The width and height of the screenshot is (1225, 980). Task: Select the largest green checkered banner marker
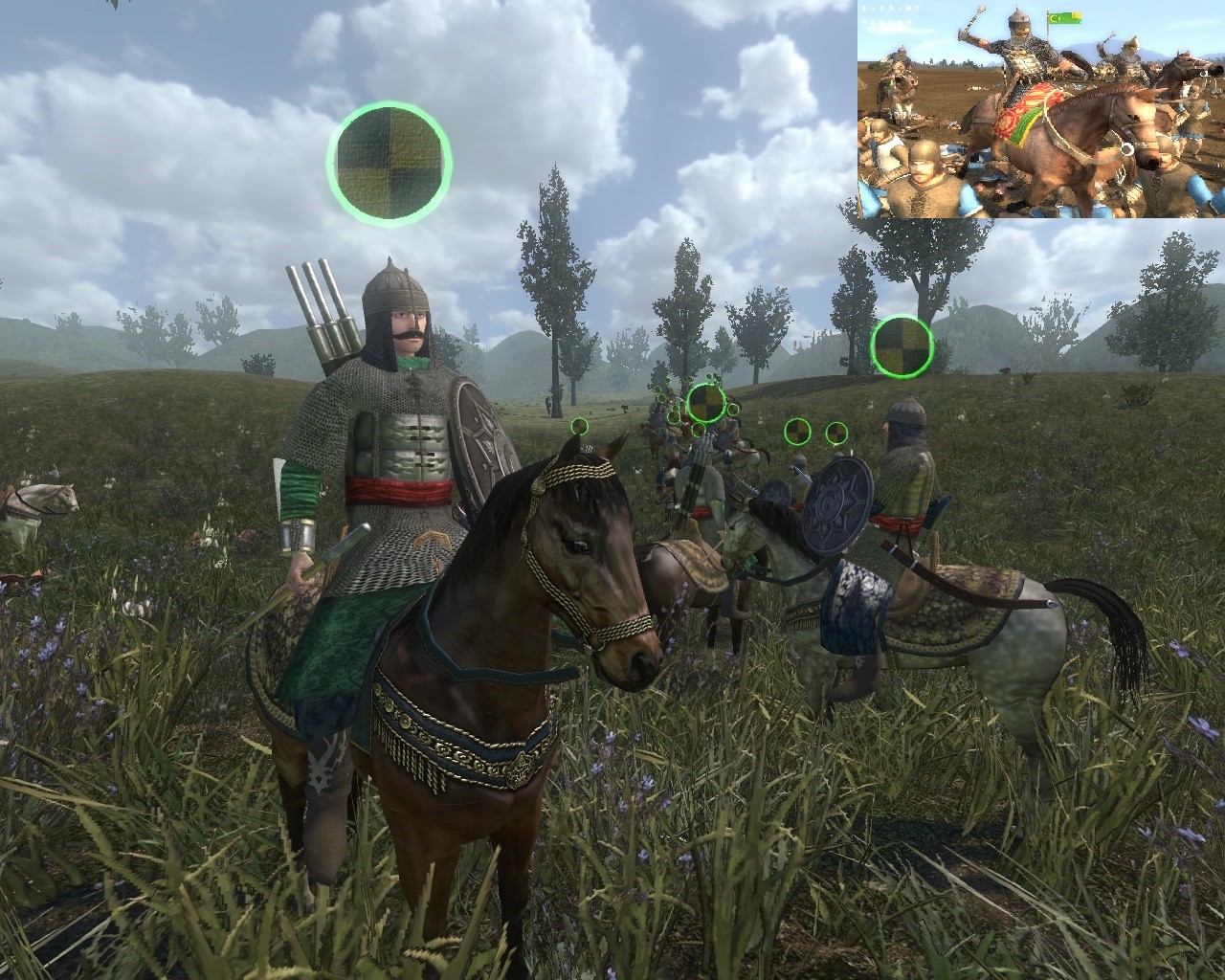[389, 163]
